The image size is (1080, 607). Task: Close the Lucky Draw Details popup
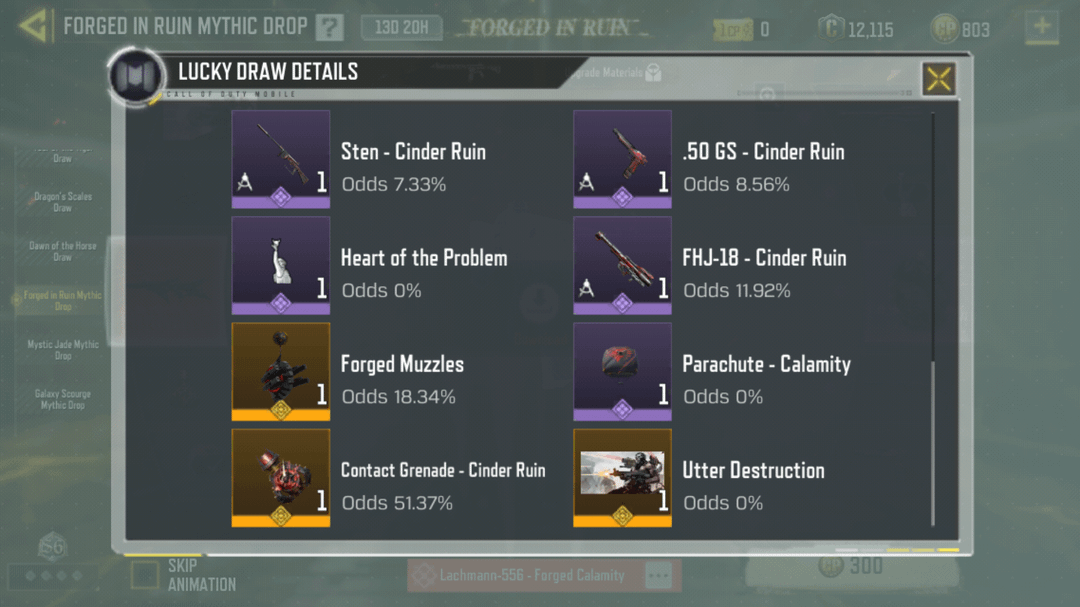pos(938,78)
